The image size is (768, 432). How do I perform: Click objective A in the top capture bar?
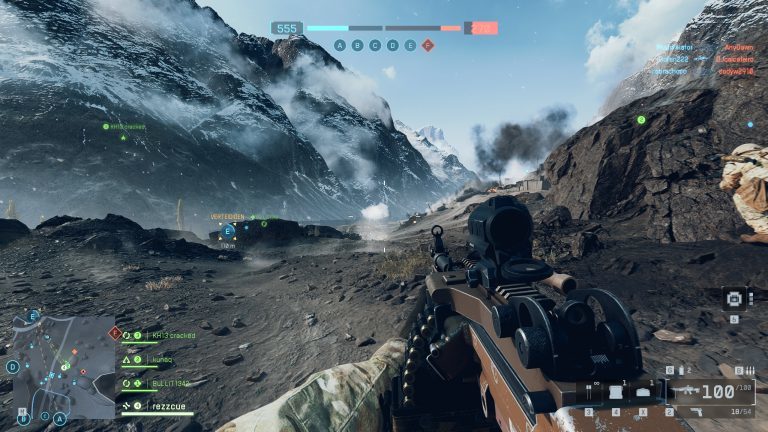click(x=340, y=45)
